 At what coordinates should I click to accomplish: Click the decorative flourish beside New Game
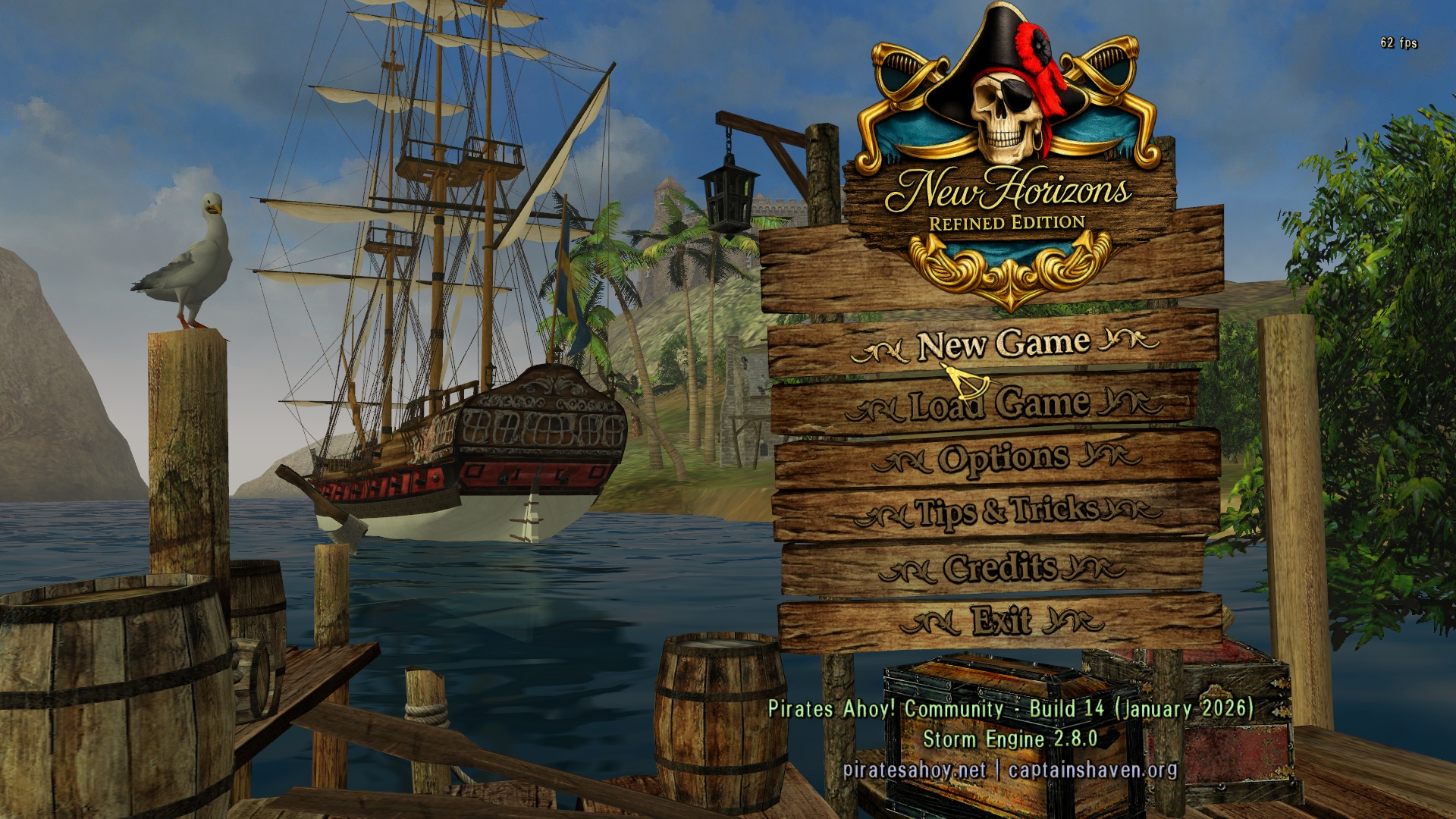(x=883, y=347)
